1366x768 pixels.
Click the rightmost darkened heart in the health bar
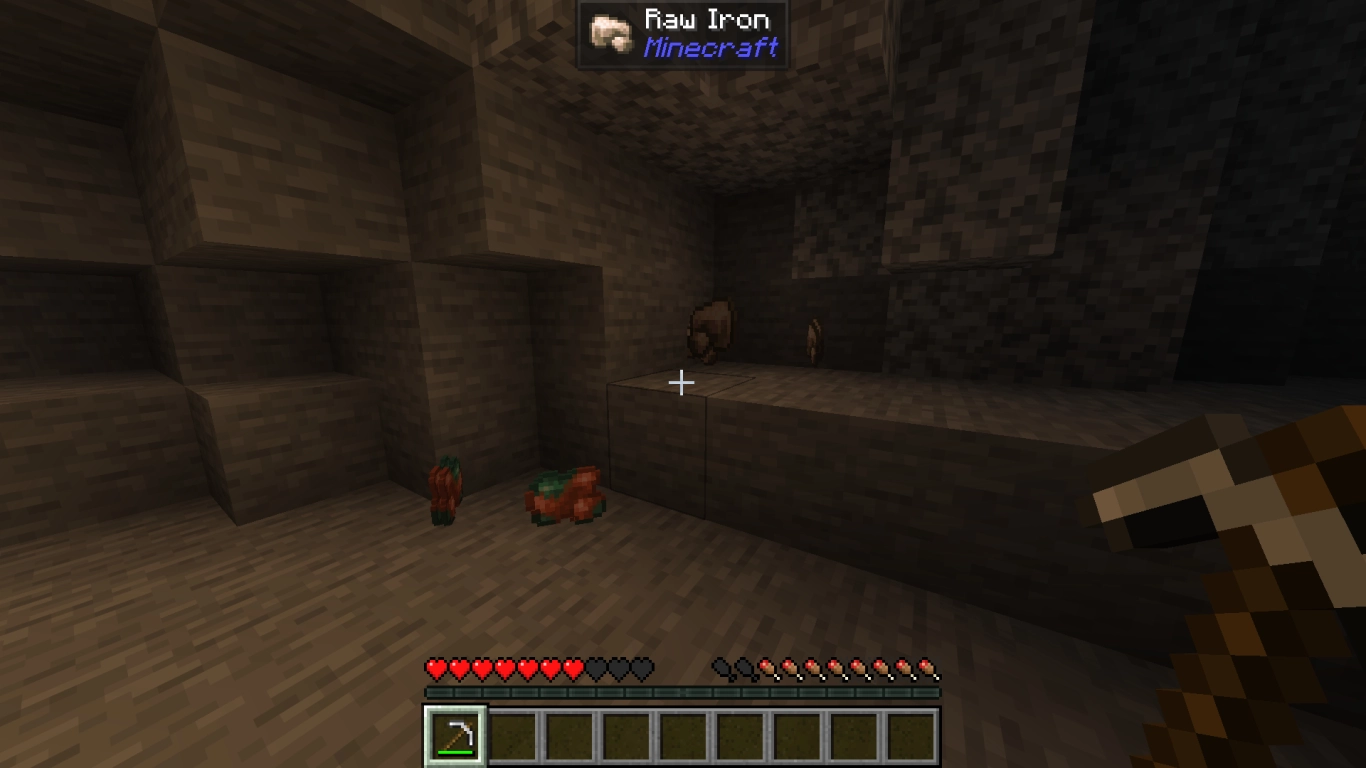click(x=640, y=667)
